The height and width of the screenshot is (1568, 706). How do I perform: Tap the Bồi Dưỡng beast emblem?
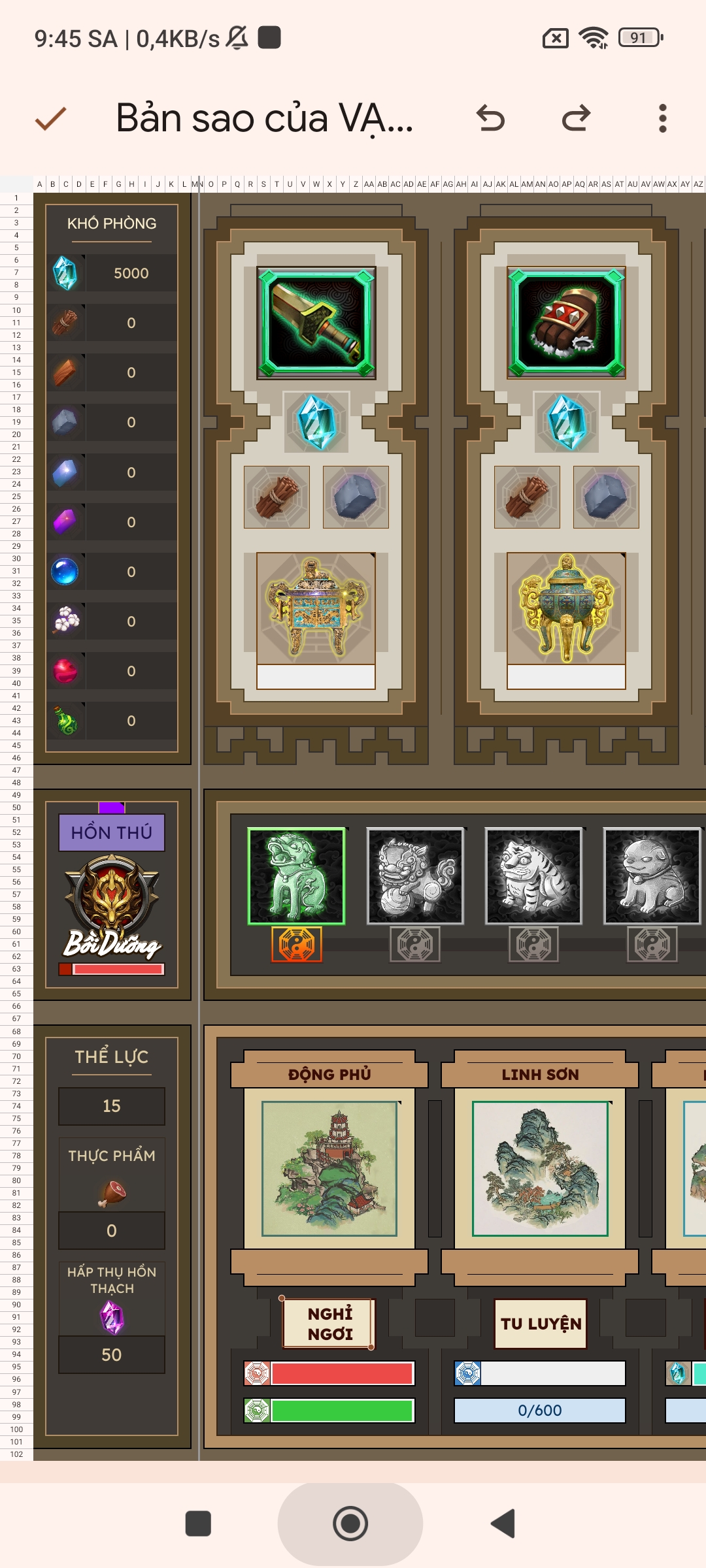click(x=112, y=905)
